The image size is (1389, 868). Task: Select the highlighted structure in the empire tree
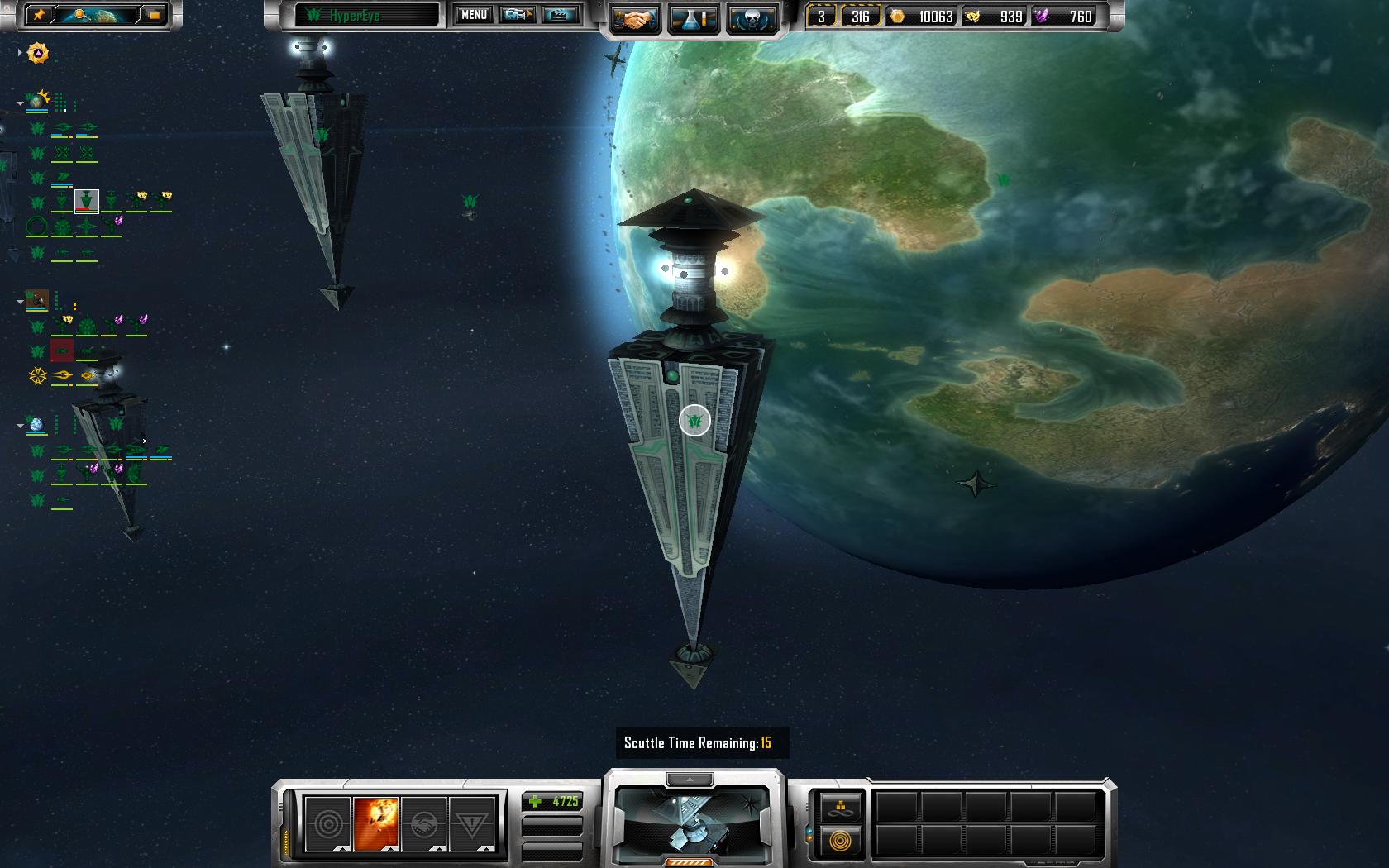click(86, 201)
